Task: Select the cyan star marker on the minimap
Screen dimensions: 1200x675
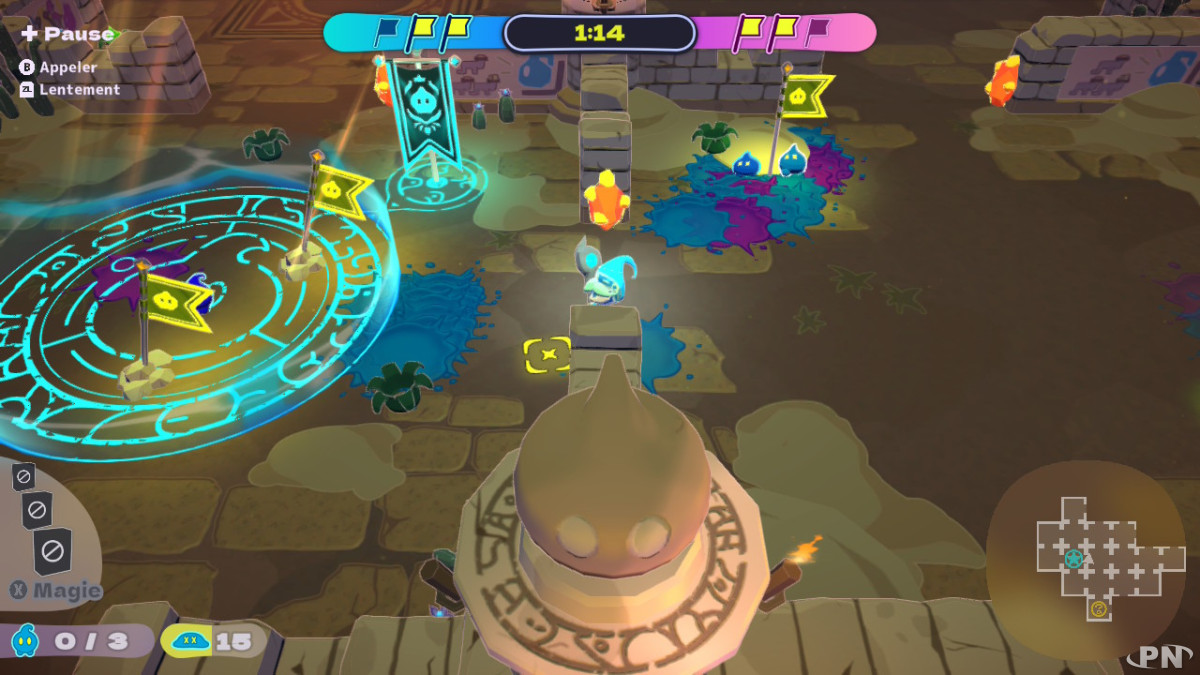Action: [x=1074, y=557]
